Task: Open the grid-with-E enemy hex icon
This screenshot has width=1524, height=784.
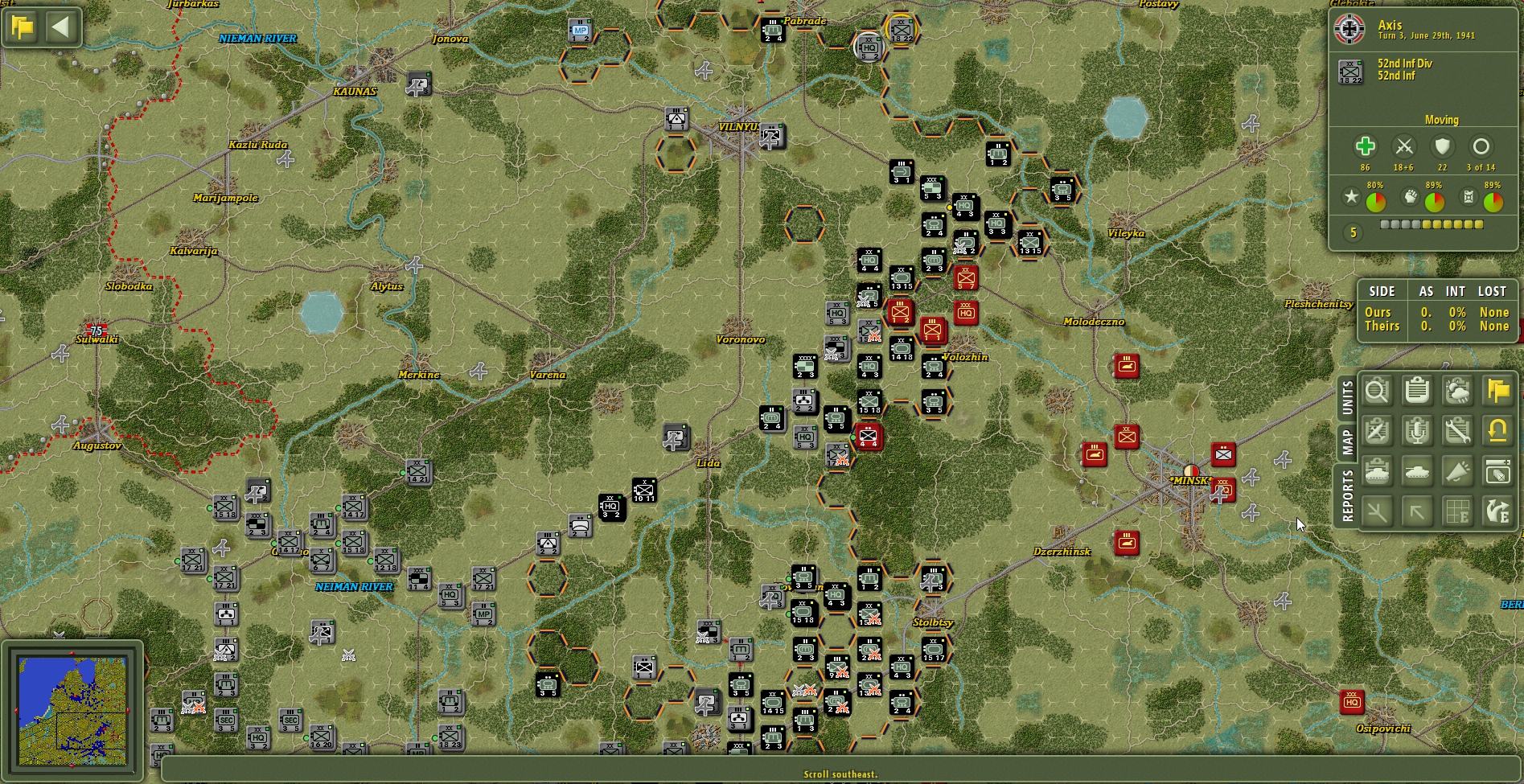Action: [x=1457, y=511]
